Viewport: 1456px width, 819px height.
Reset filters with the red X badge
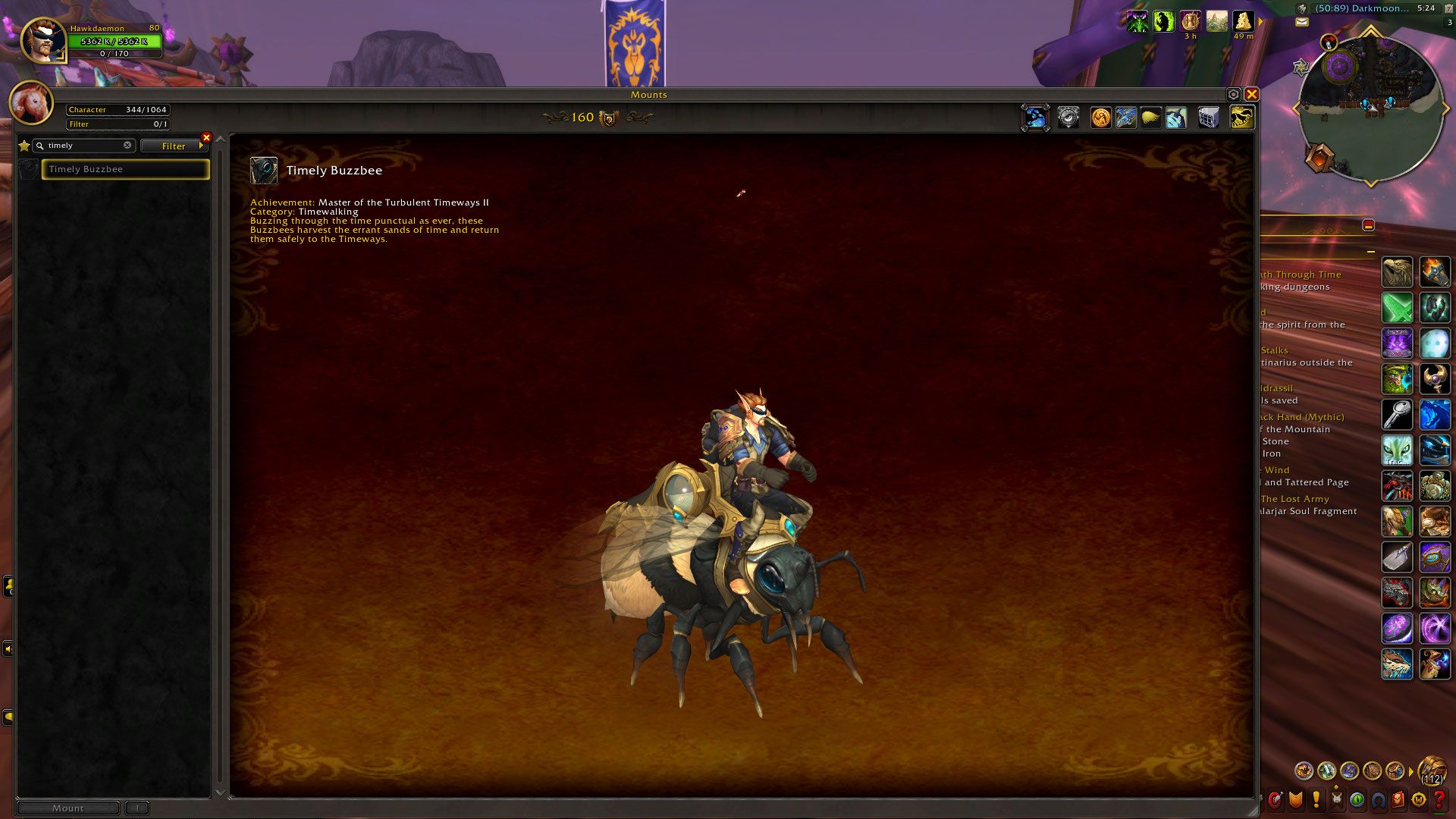point(206,138)
